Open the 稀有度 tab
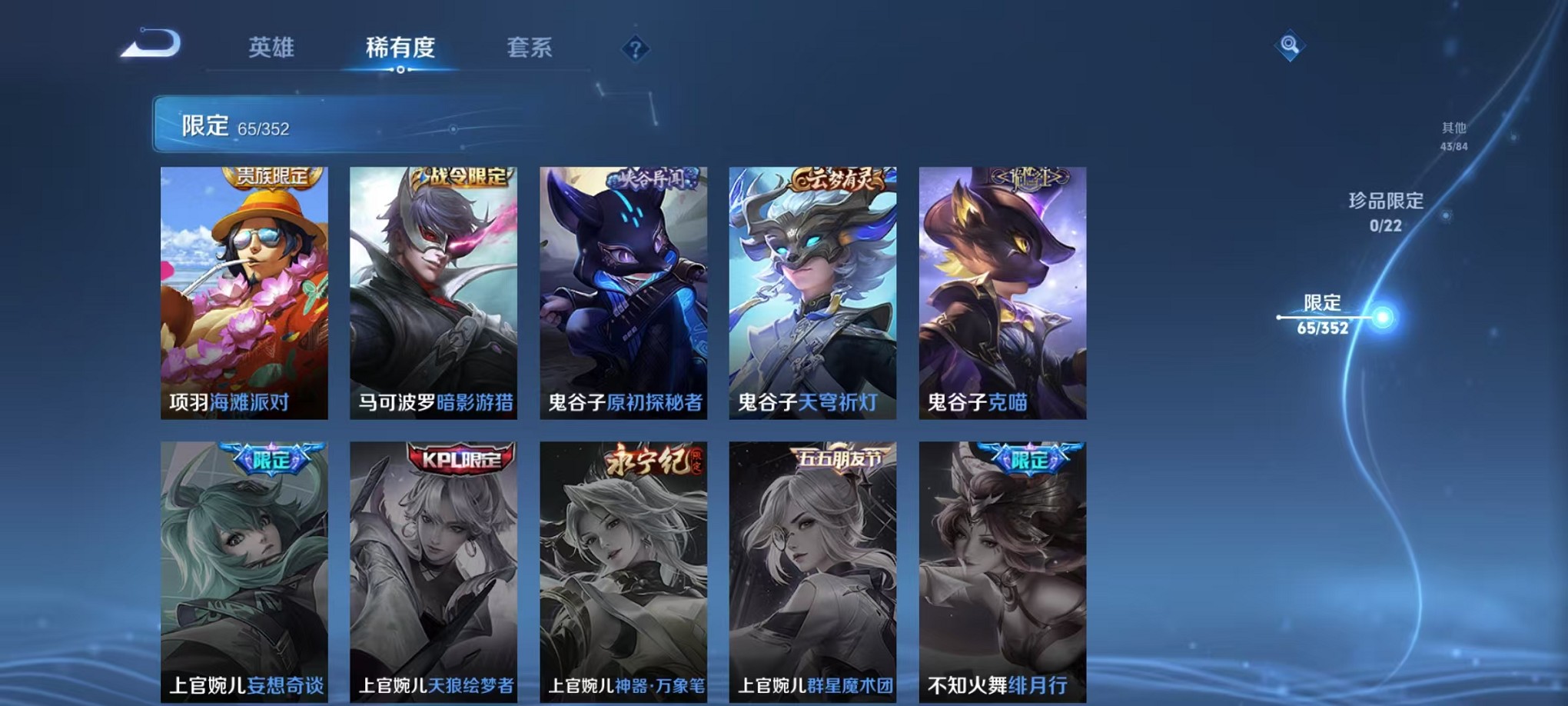This screenshot has width=1568, height=706. (399, 48)
